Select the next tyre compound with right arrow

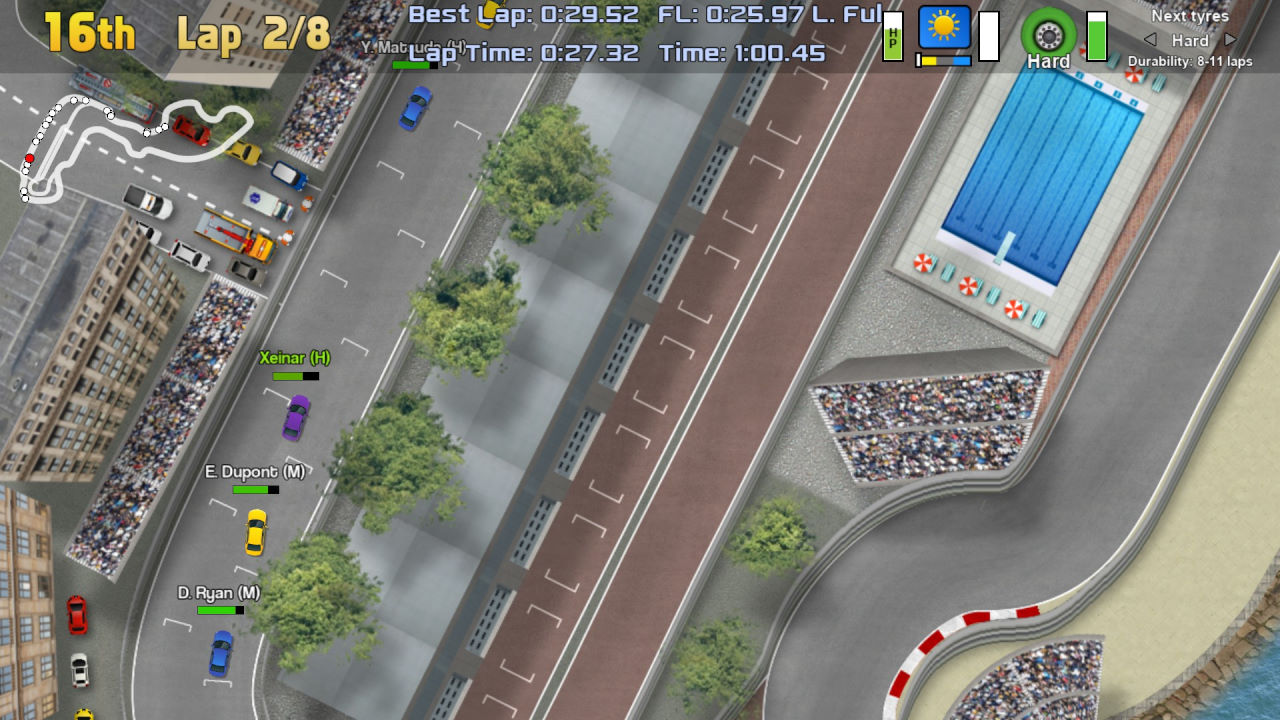coord(1231,40)
